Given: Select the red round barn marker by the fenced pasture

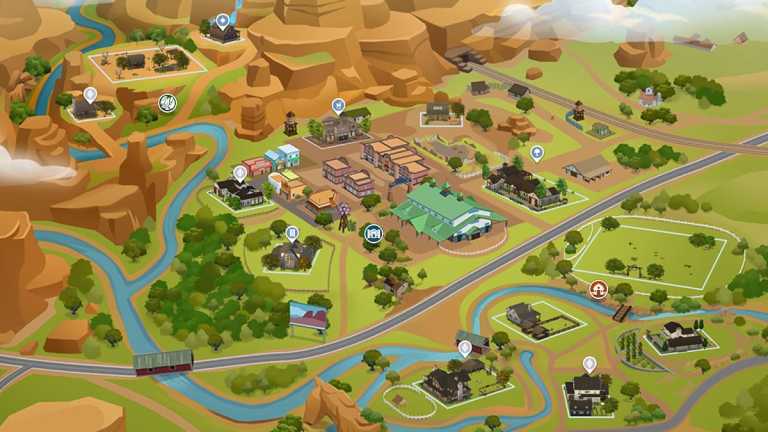Looking at the screenshot, I should (599, 289).
